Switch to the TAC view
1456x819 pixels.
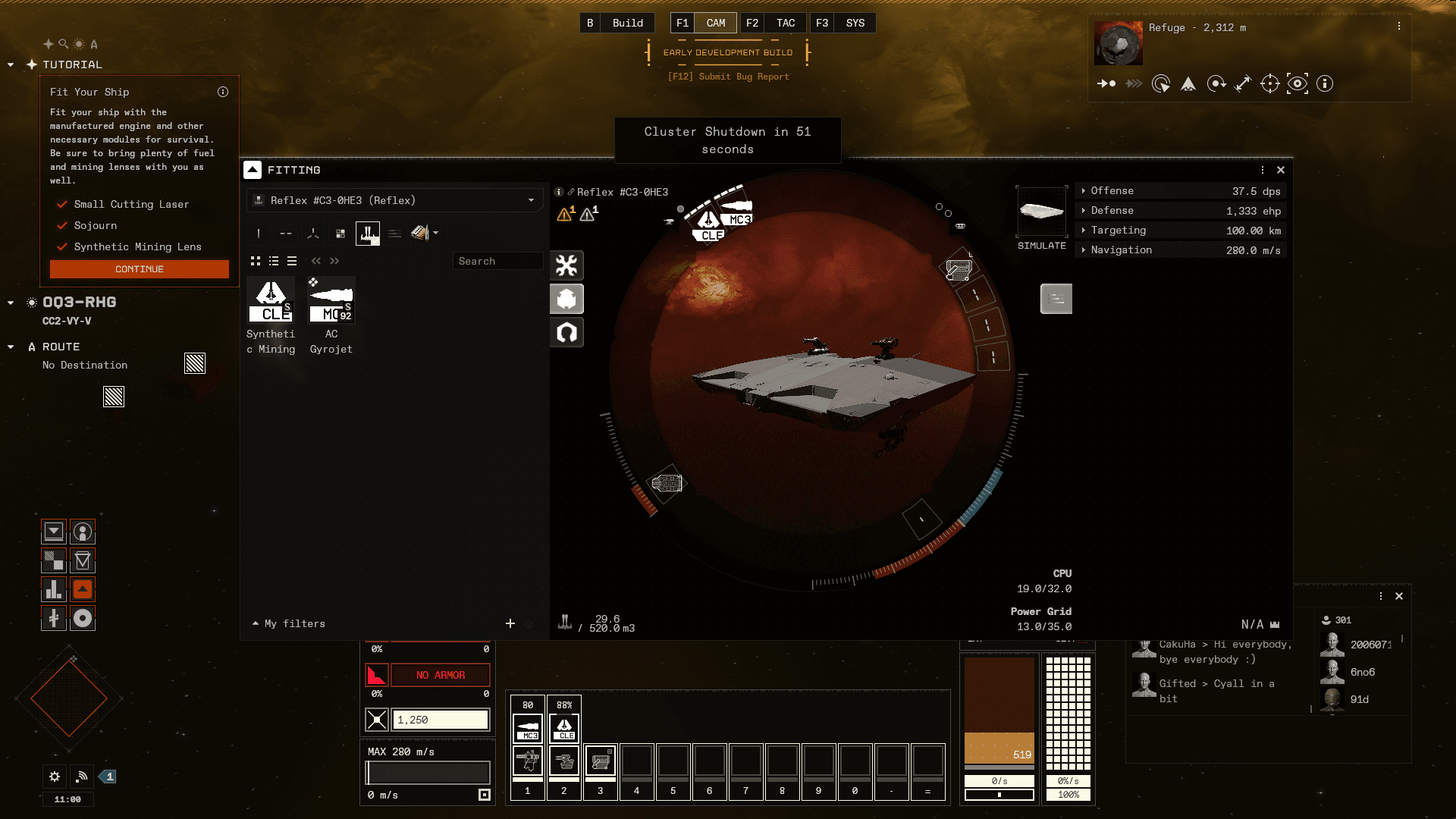pyautogui.click(x=786, y=23)
